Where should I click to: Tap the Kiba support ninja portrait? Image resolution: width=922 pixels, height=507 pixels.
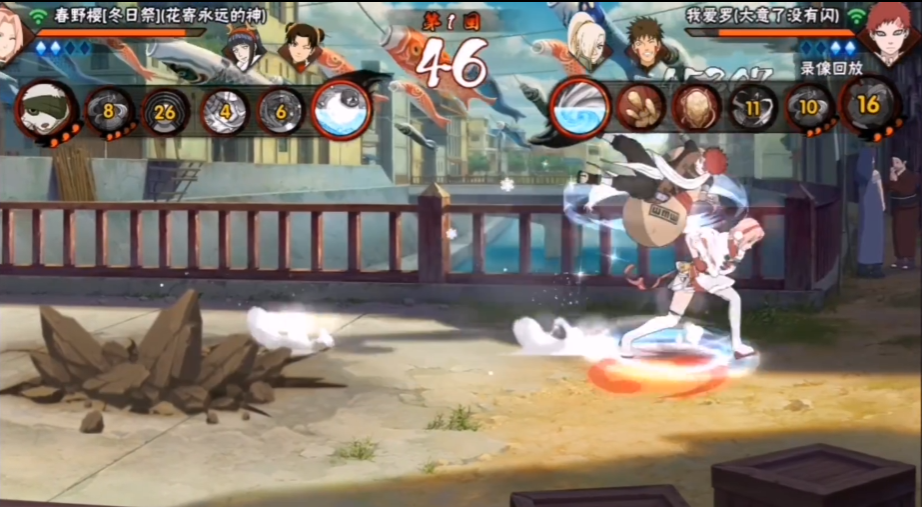647,42
